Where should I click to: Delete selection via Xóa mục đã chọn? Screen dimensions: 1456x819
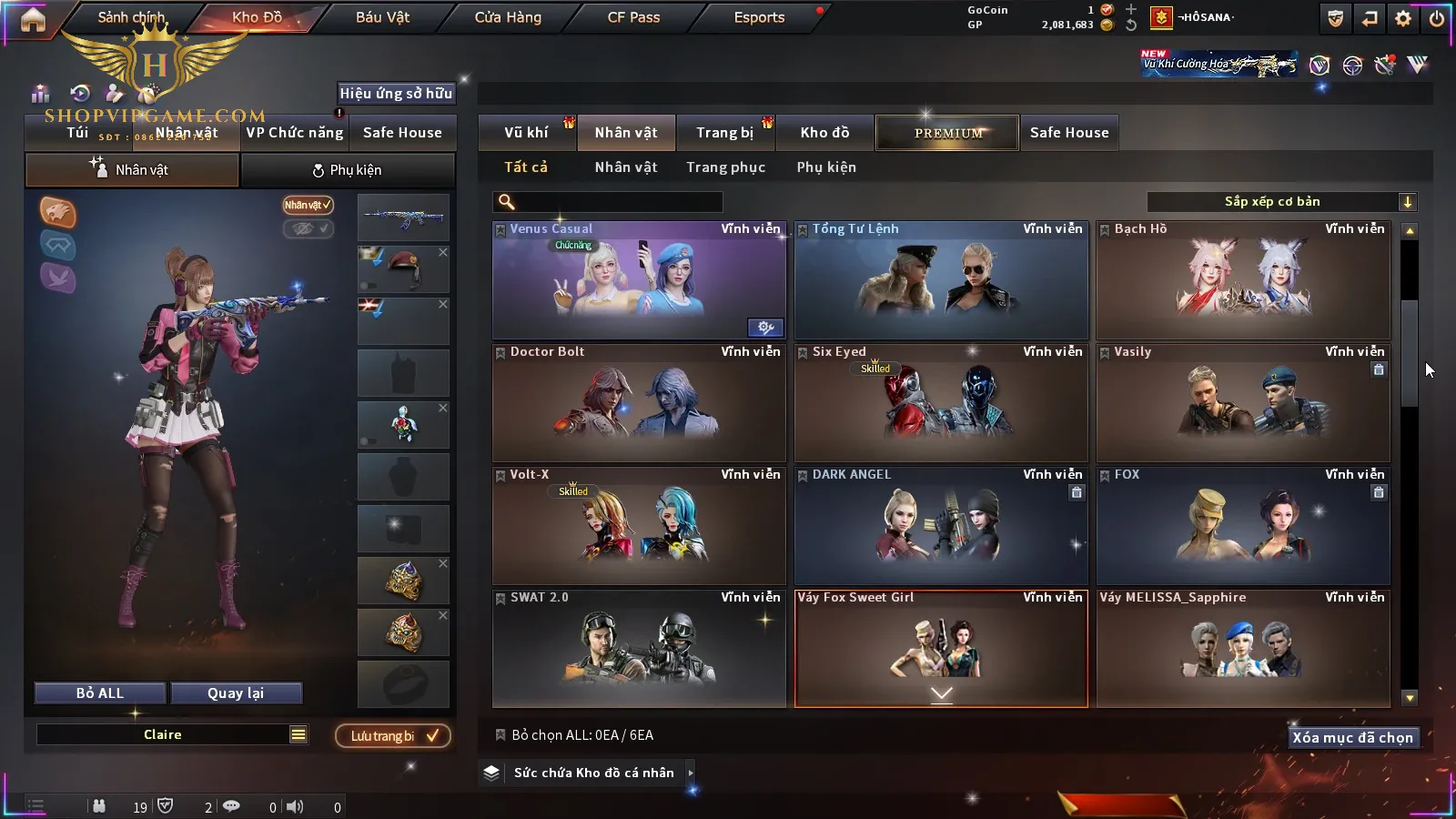[x=1352, y=738]
